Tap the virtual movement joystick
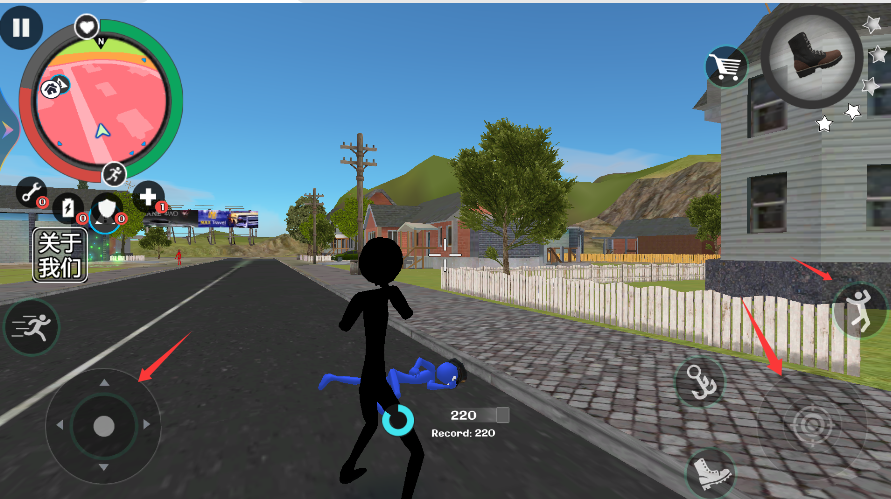 click(103, 426)
